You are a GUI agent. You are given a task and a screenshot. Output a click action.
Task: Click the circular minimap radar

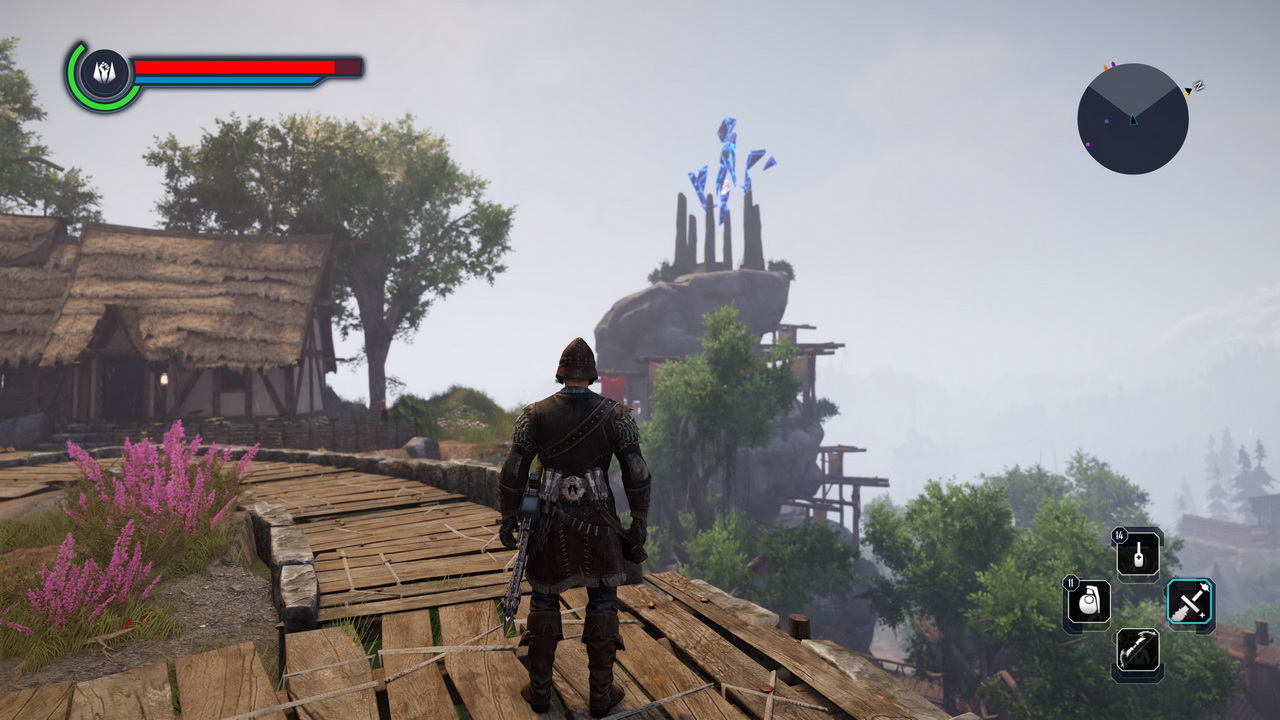click(1133, 119)
